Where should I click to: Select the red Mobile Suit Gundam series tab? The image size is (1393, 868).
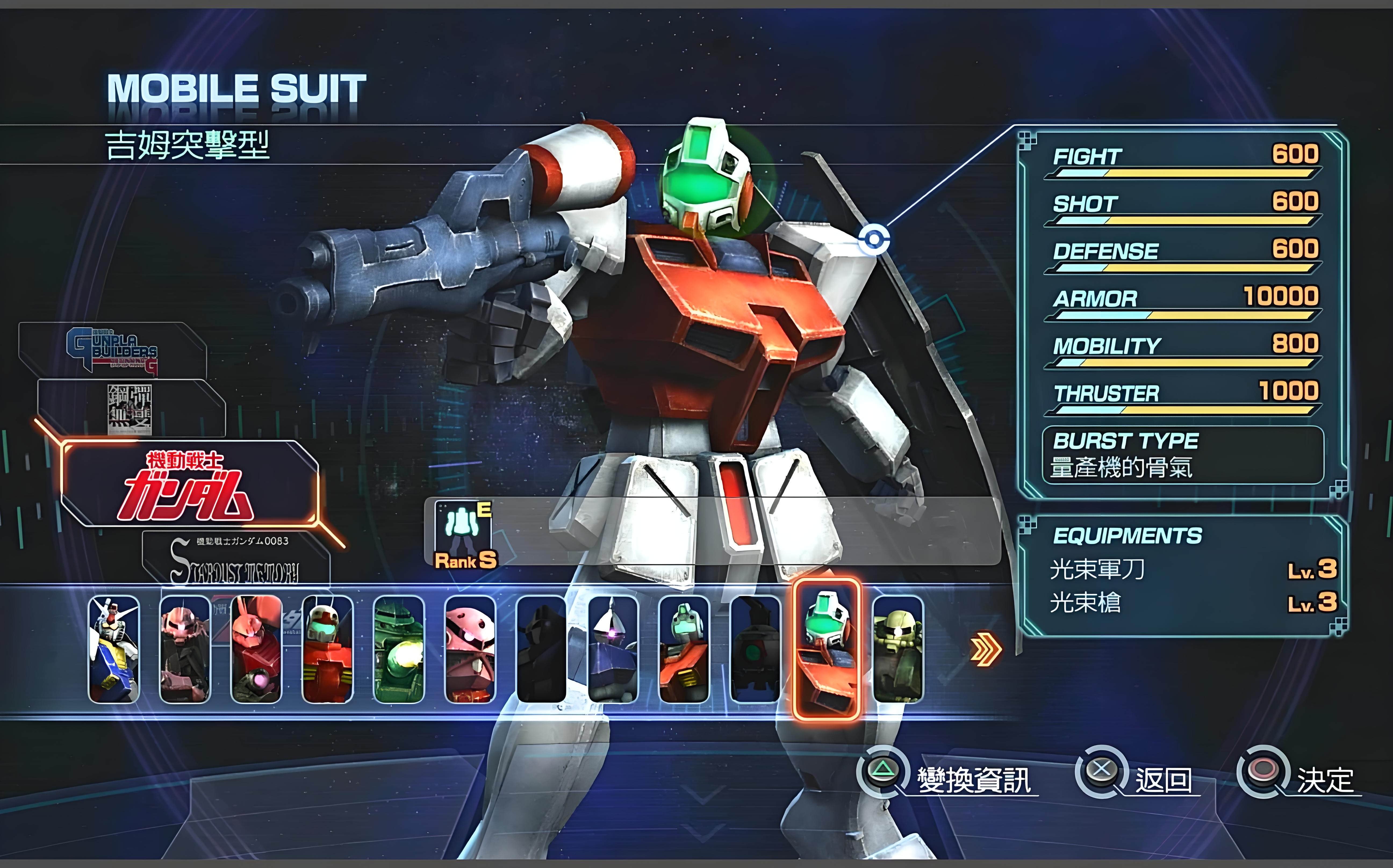click(189, 484)
